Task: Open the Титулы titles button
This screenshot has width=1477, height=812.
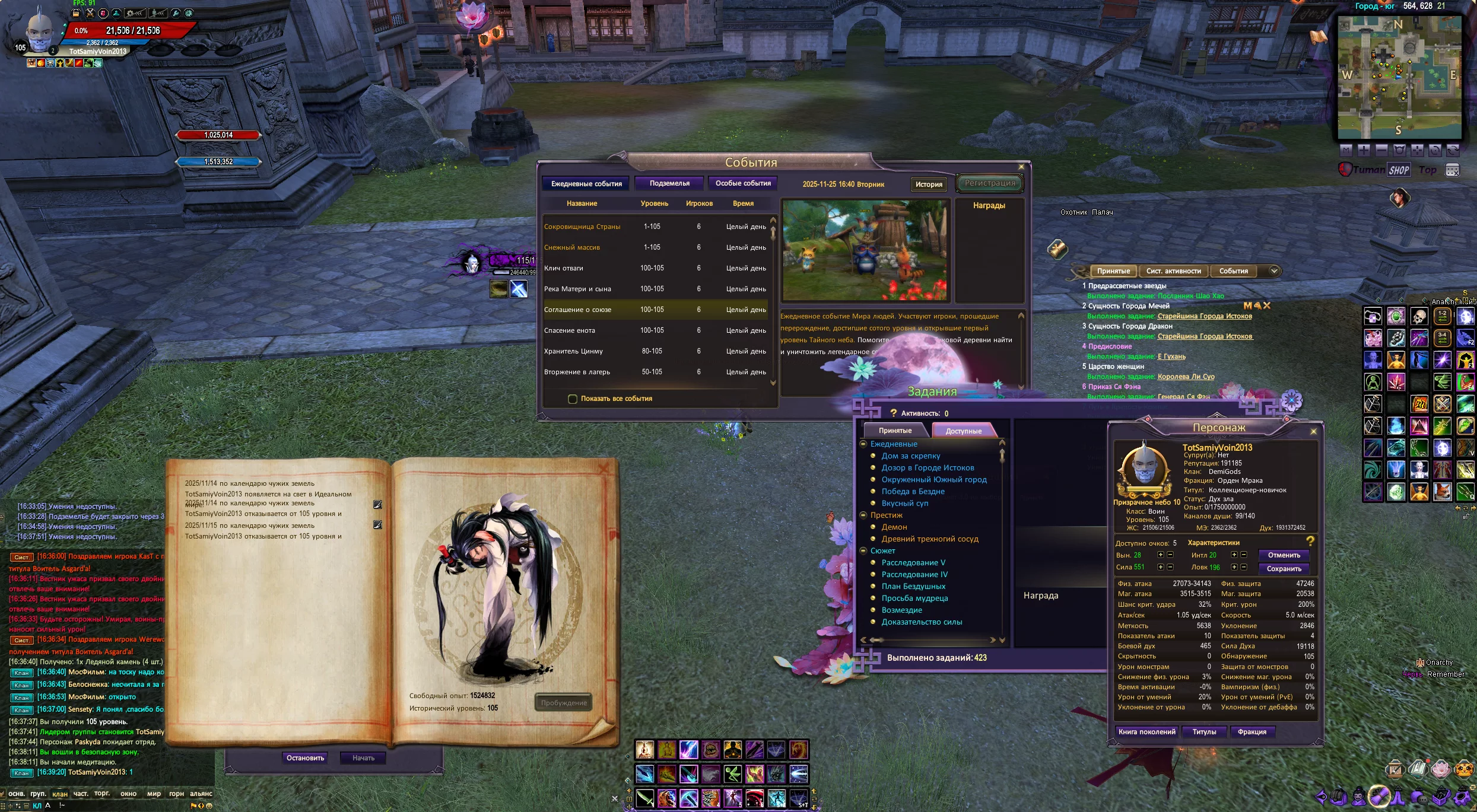Action: 1204,732
